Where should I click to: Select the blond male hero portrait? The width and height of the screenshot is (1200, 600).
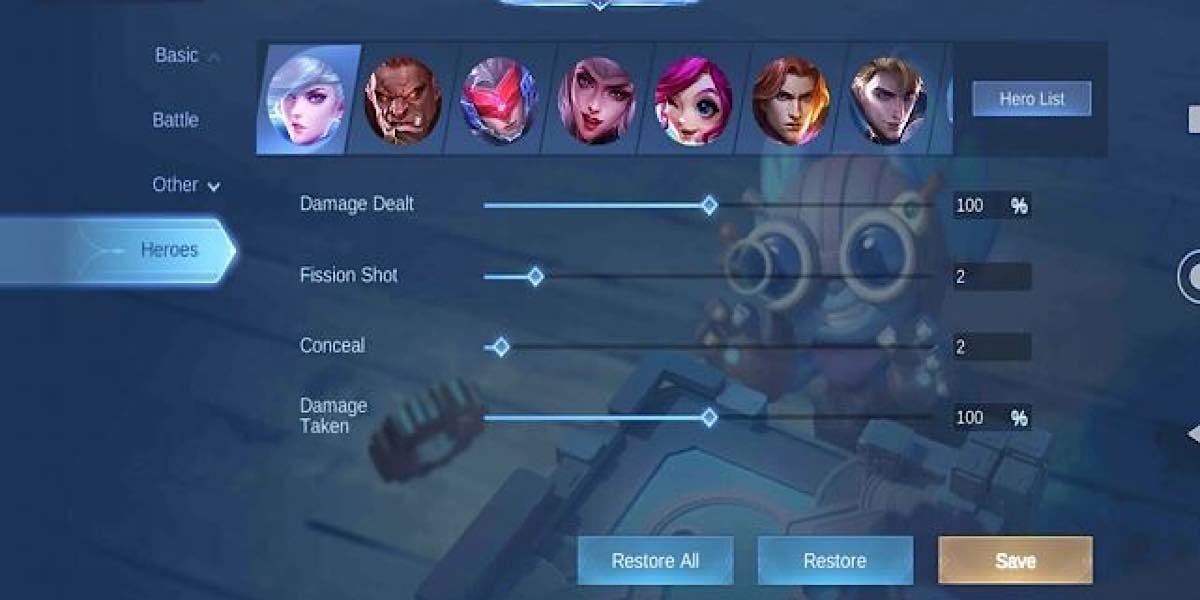[887, 100]
